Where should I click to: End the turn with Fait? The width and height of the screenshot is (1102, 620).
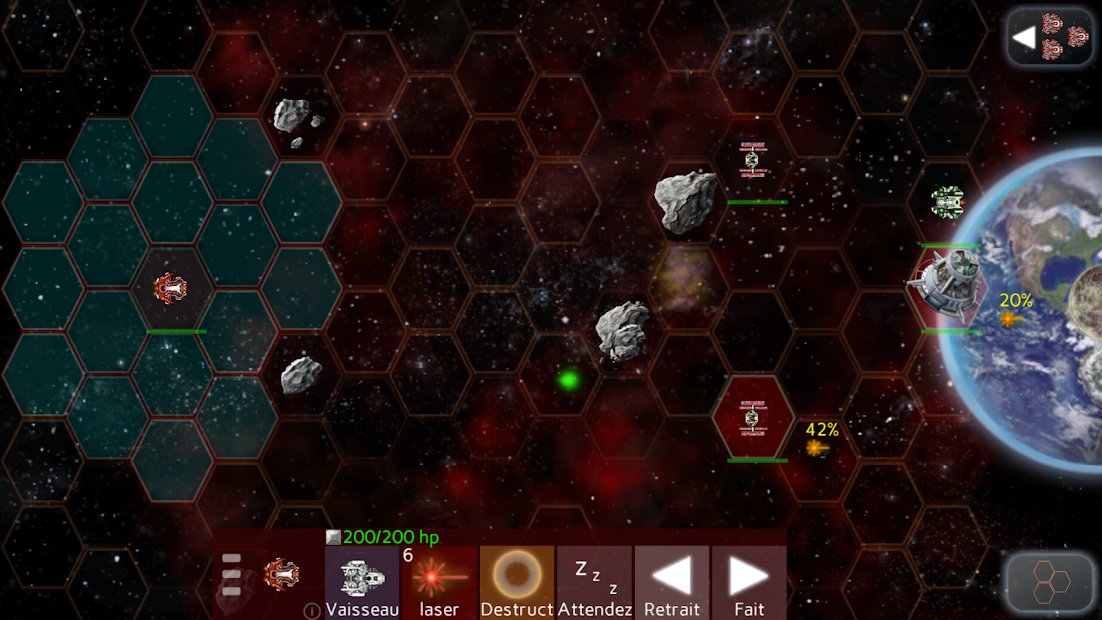point(748,582)
